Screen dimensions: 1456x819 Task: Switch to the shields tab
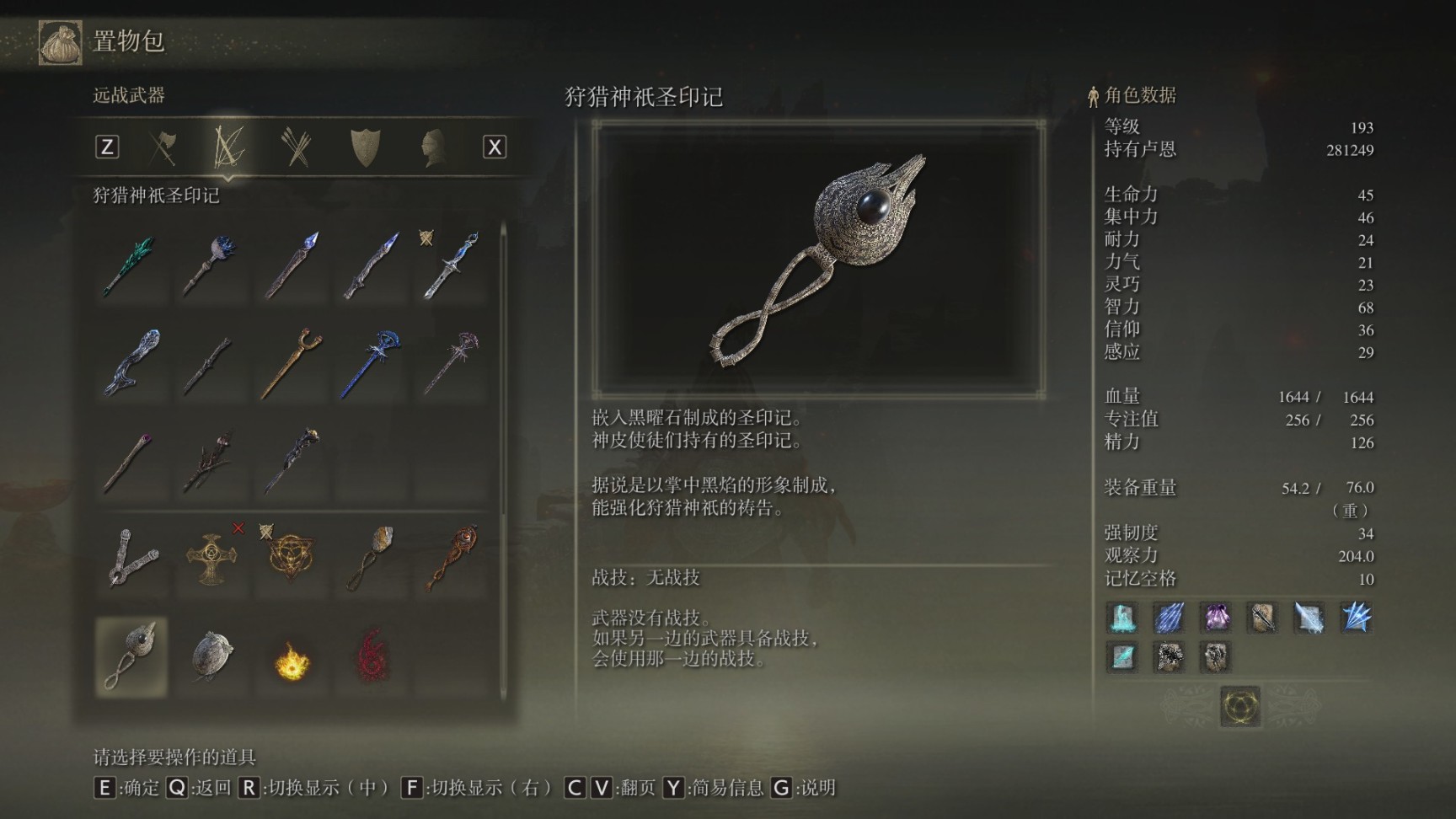[x=365, y=148]
